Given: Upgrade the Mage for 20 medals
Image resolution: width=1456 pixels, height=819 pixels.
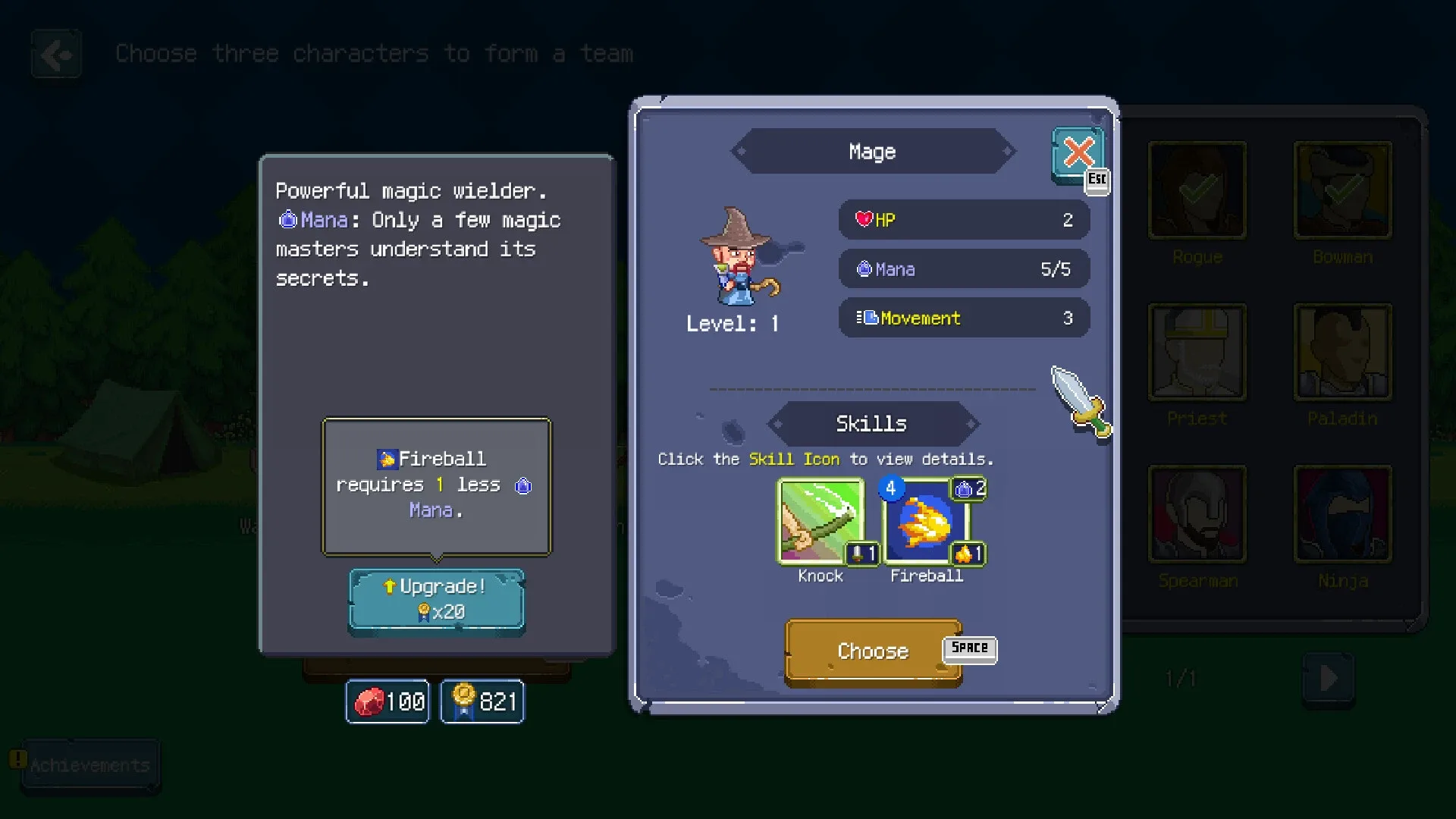Looking at the screenshot, I should click(x=437, y=600).
